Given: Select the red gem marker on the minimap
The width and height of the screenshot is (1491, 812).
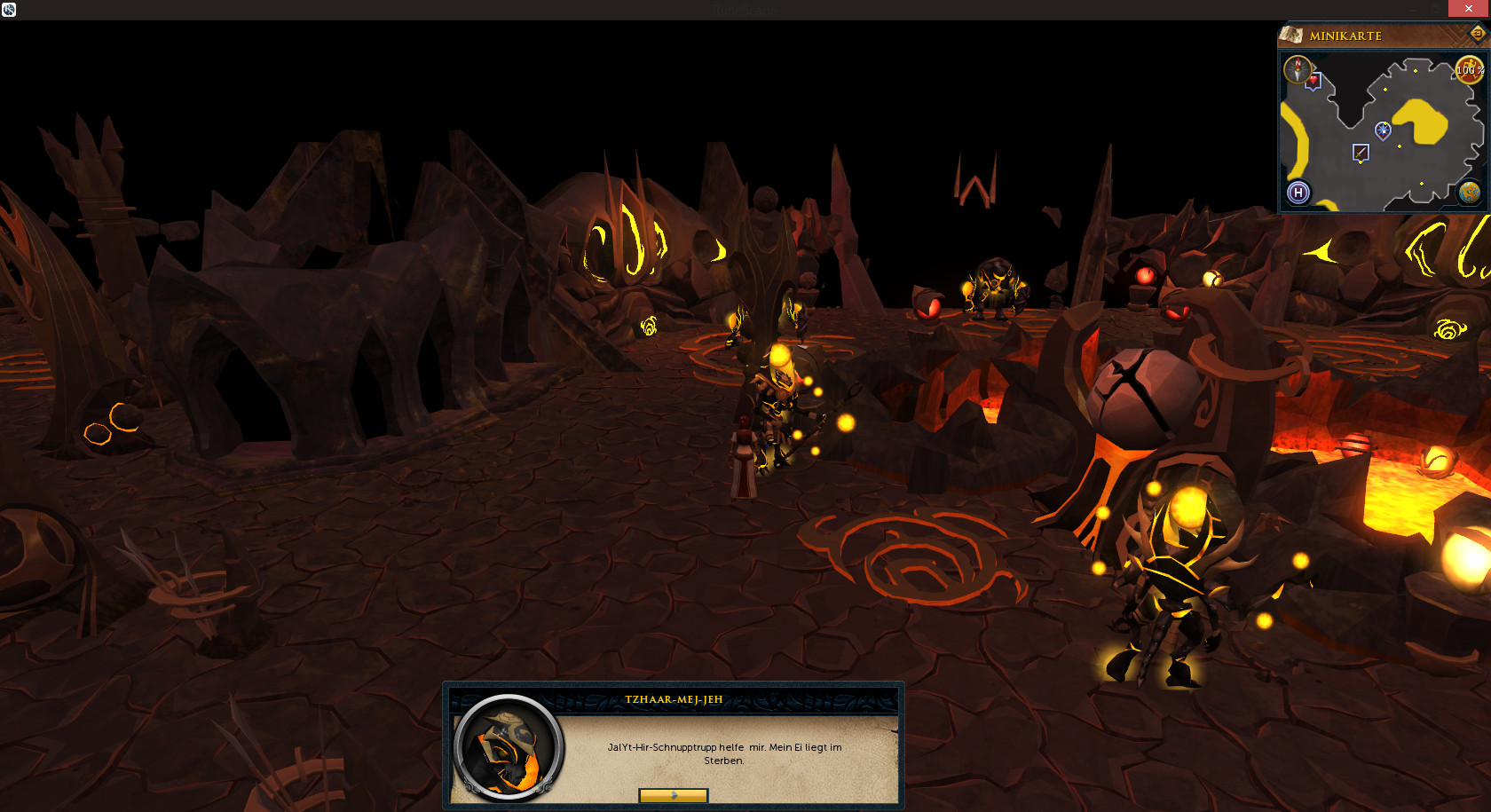Looking at the screenshot, I should point(1313,82).
